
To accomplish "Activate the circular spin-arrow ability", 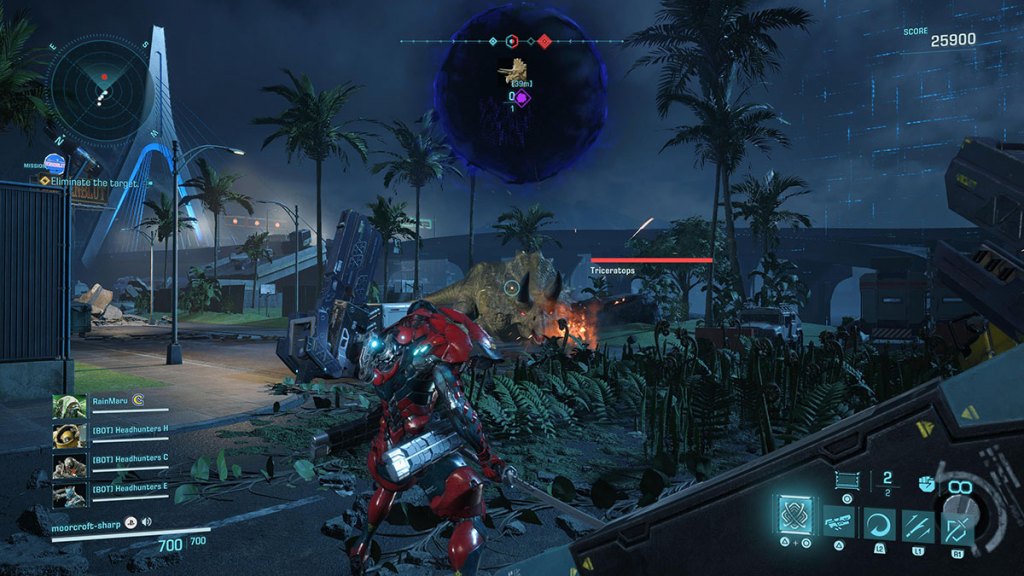I will point(880,523).
